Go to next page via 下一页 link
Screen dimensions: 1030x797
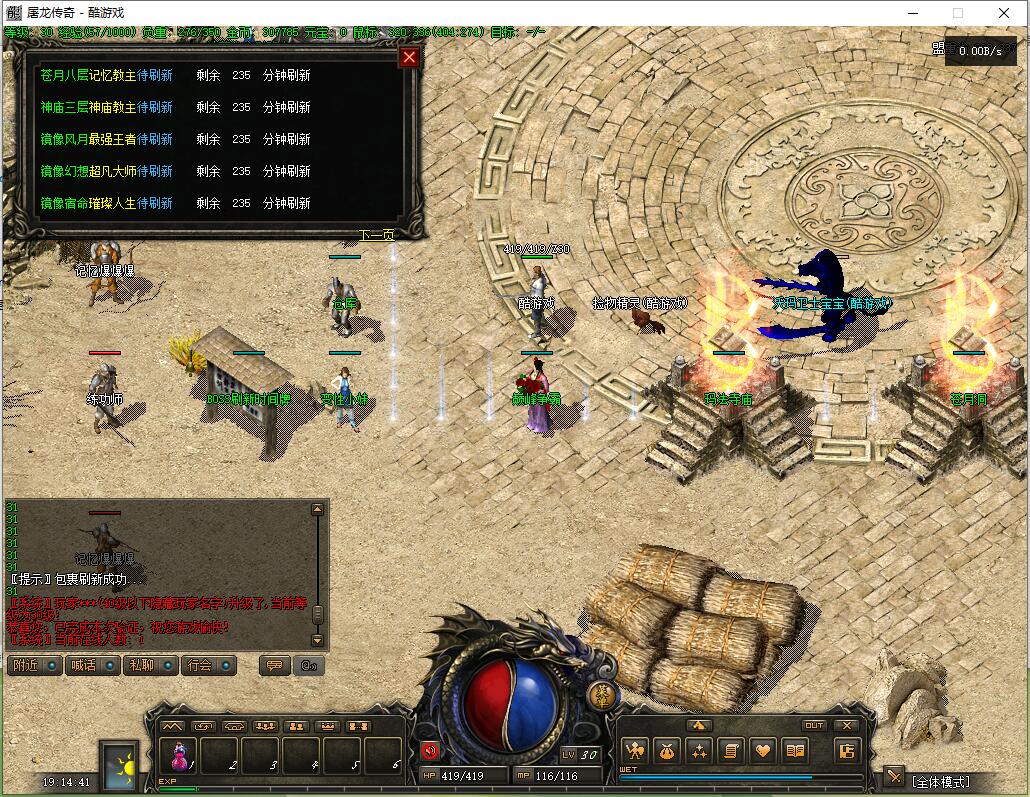click(377, 236)
